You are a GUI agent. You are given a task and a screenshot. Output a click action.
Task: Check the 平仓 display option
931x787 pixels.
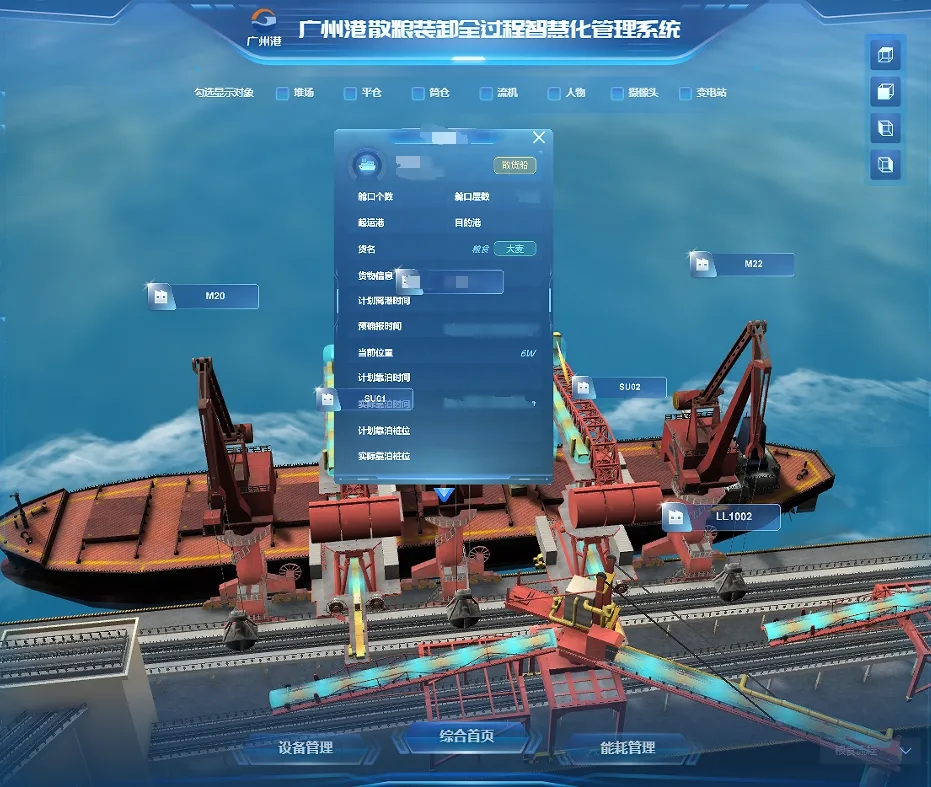pyautogui.click(x=350, y=93)
